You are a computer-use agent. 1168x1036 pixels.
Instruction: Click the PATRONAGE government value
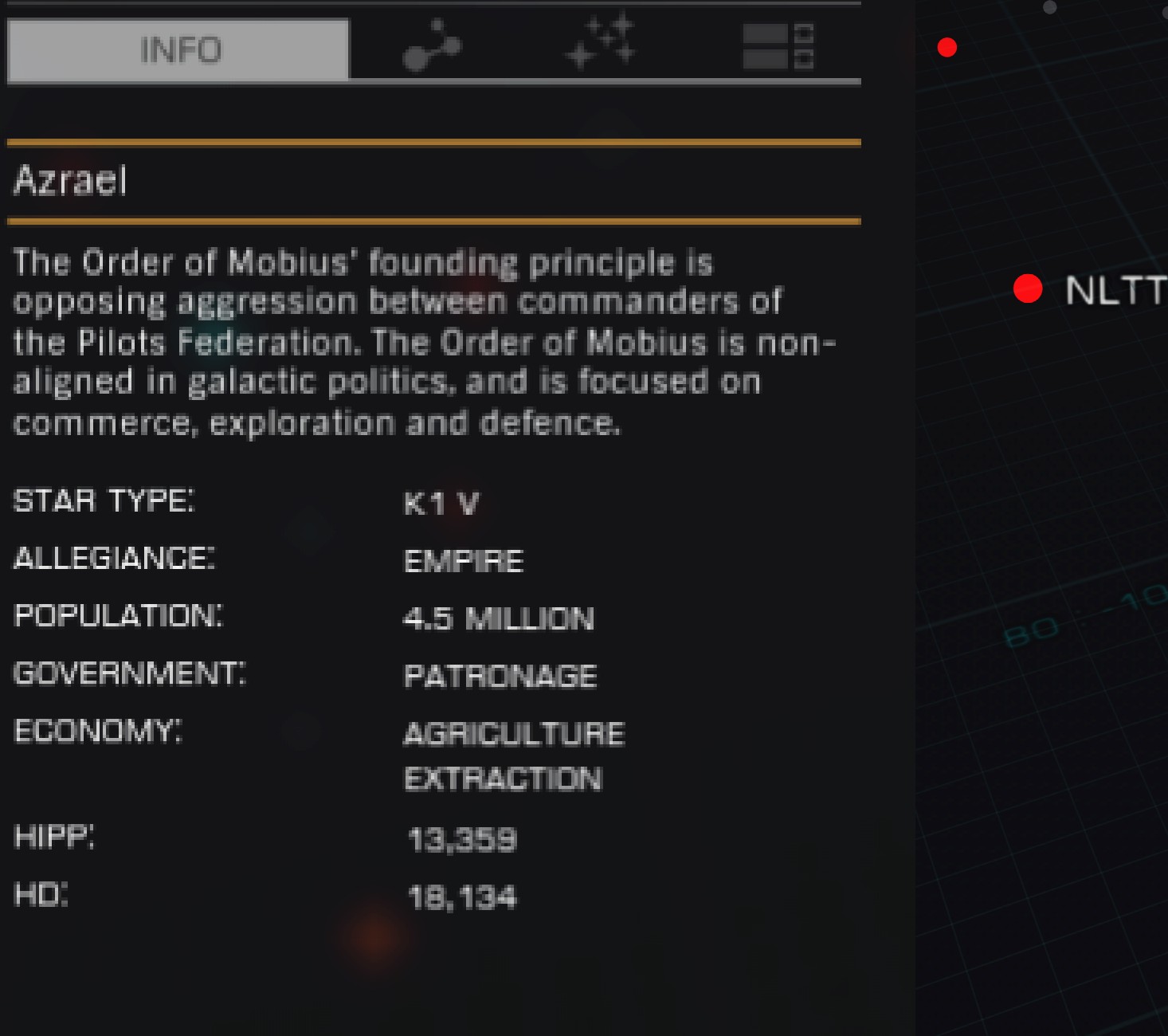[500, 676]
